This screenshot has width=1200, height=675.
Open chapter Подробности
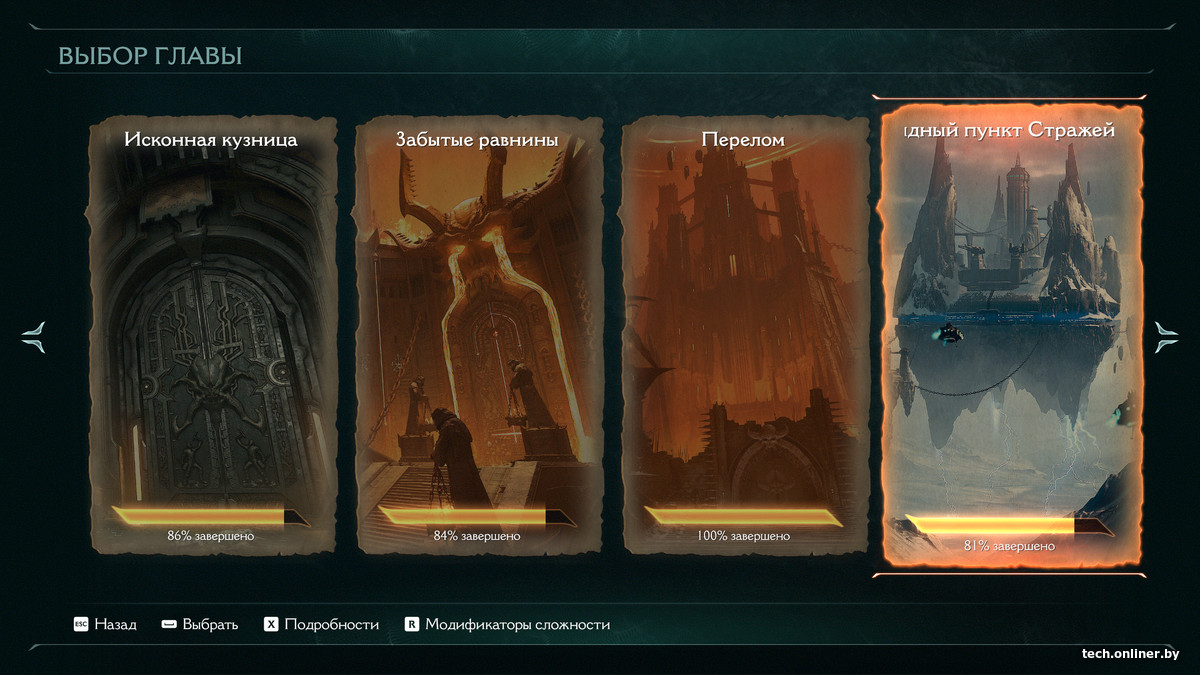321,625
